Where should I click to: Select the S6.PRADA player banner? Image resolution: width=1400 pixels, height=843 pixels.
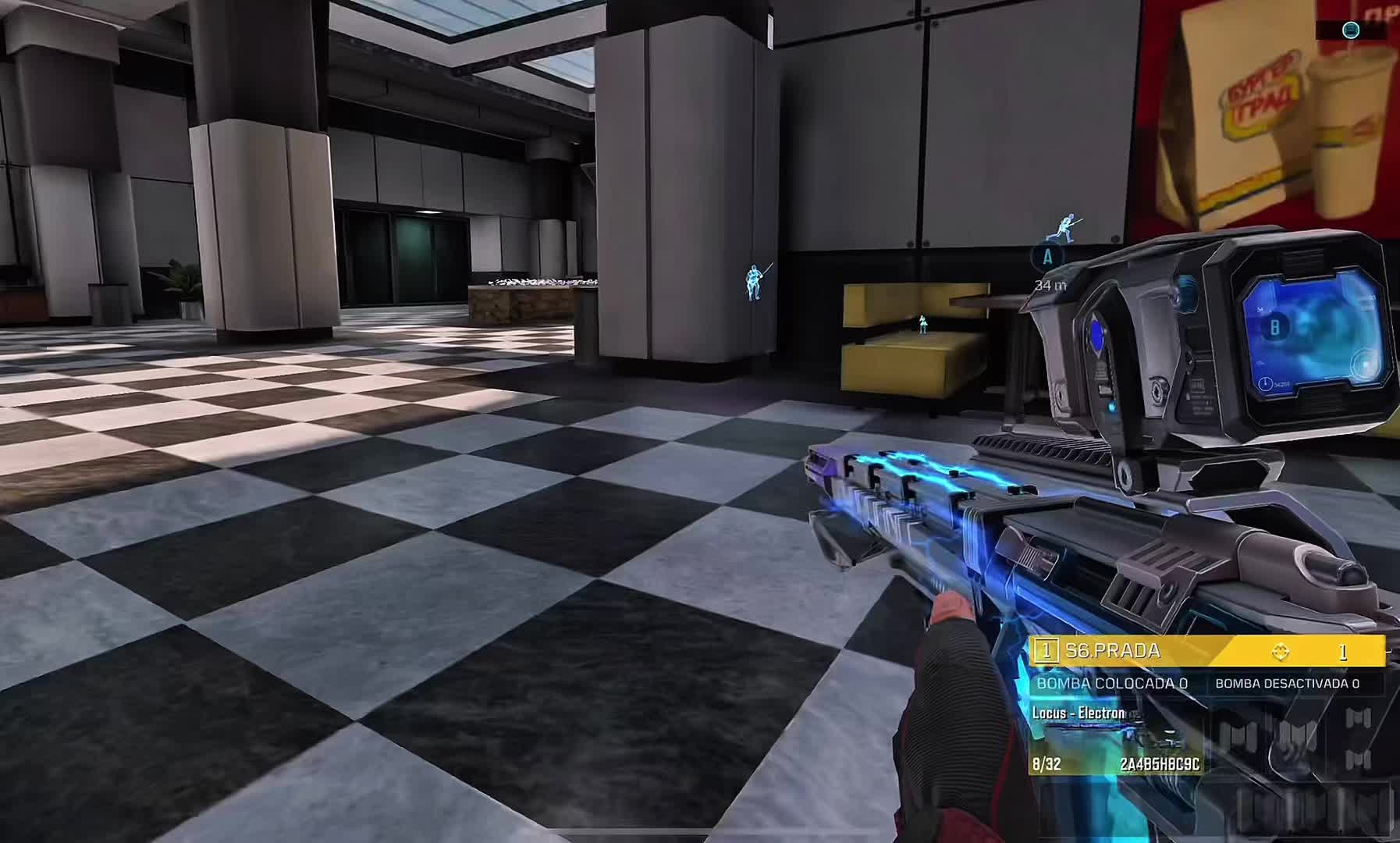[x=1206, y=651]
